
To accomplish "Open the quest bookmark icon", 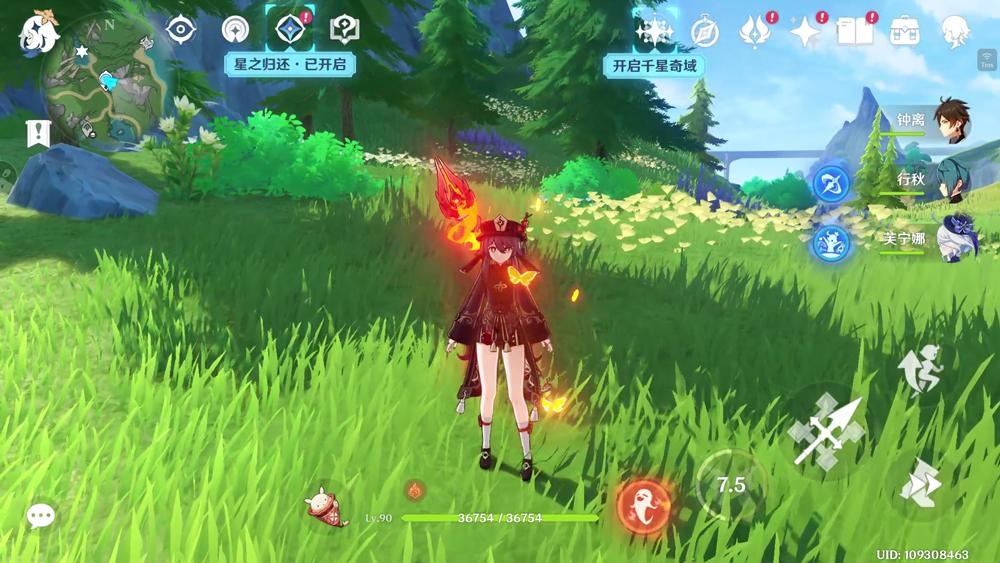I will point(39,133).
